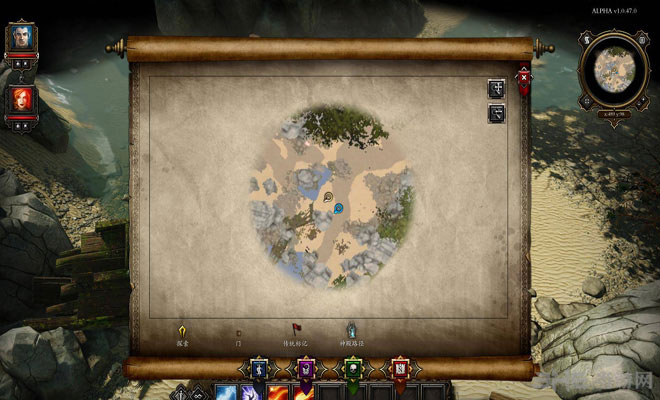
Task: Click the map zoom-out button
Action: [x=496, y=113]
